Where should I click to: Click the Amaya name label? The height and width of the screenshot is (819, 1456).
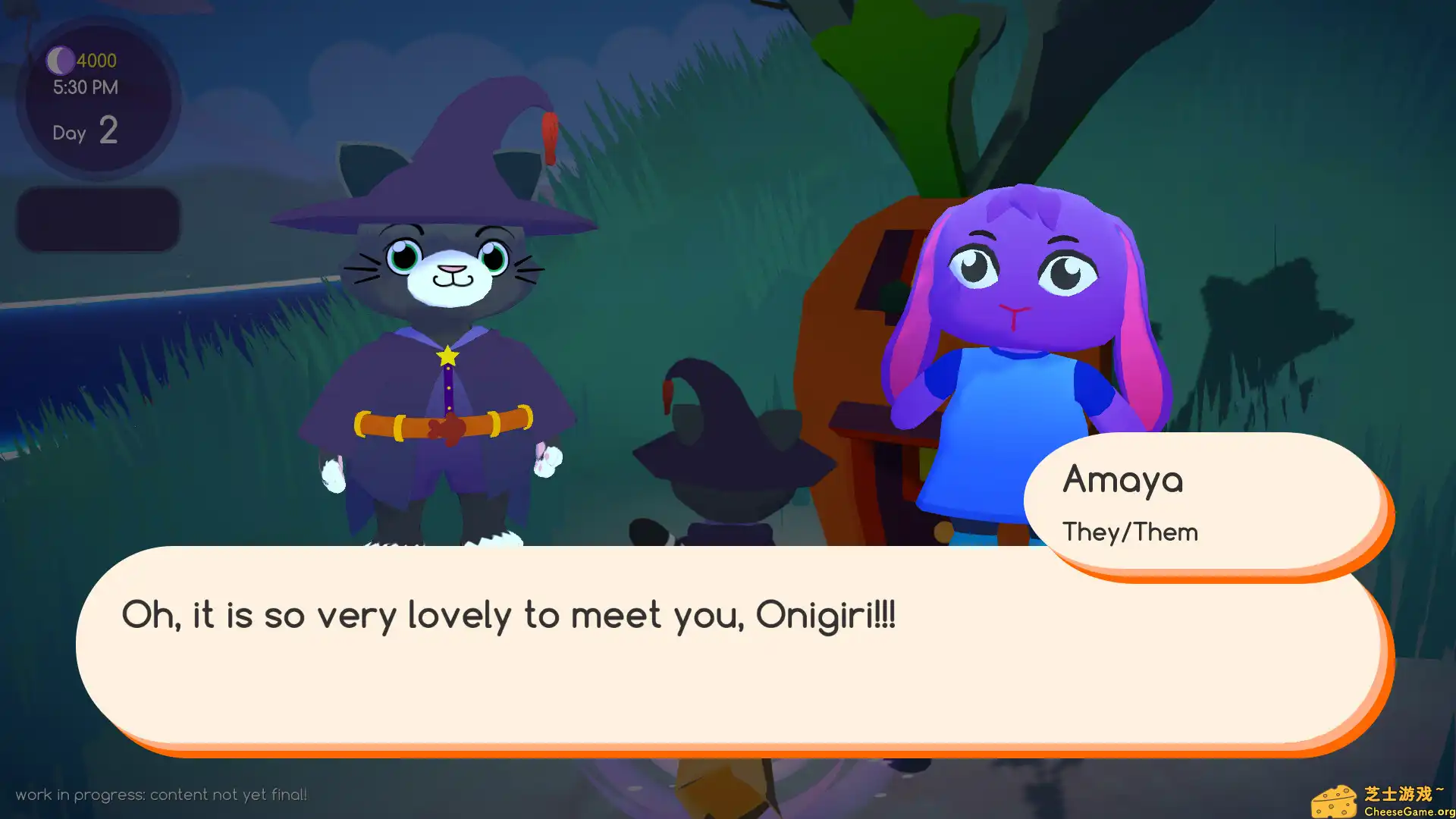pyautogui.click(x=1123, y=479)
